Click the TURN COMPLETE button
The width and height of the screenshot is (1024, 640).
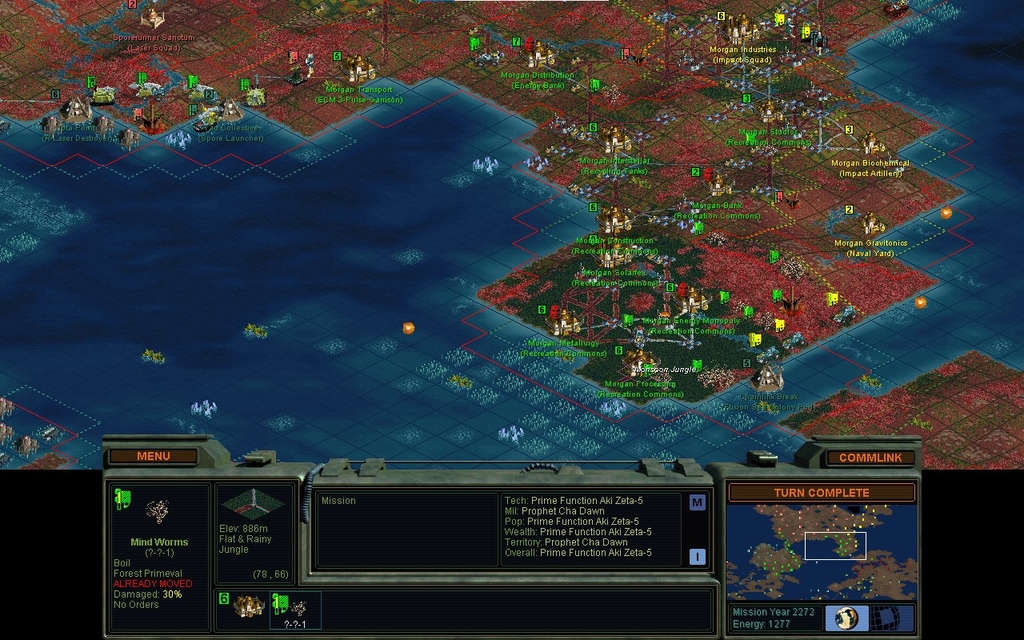821,493
